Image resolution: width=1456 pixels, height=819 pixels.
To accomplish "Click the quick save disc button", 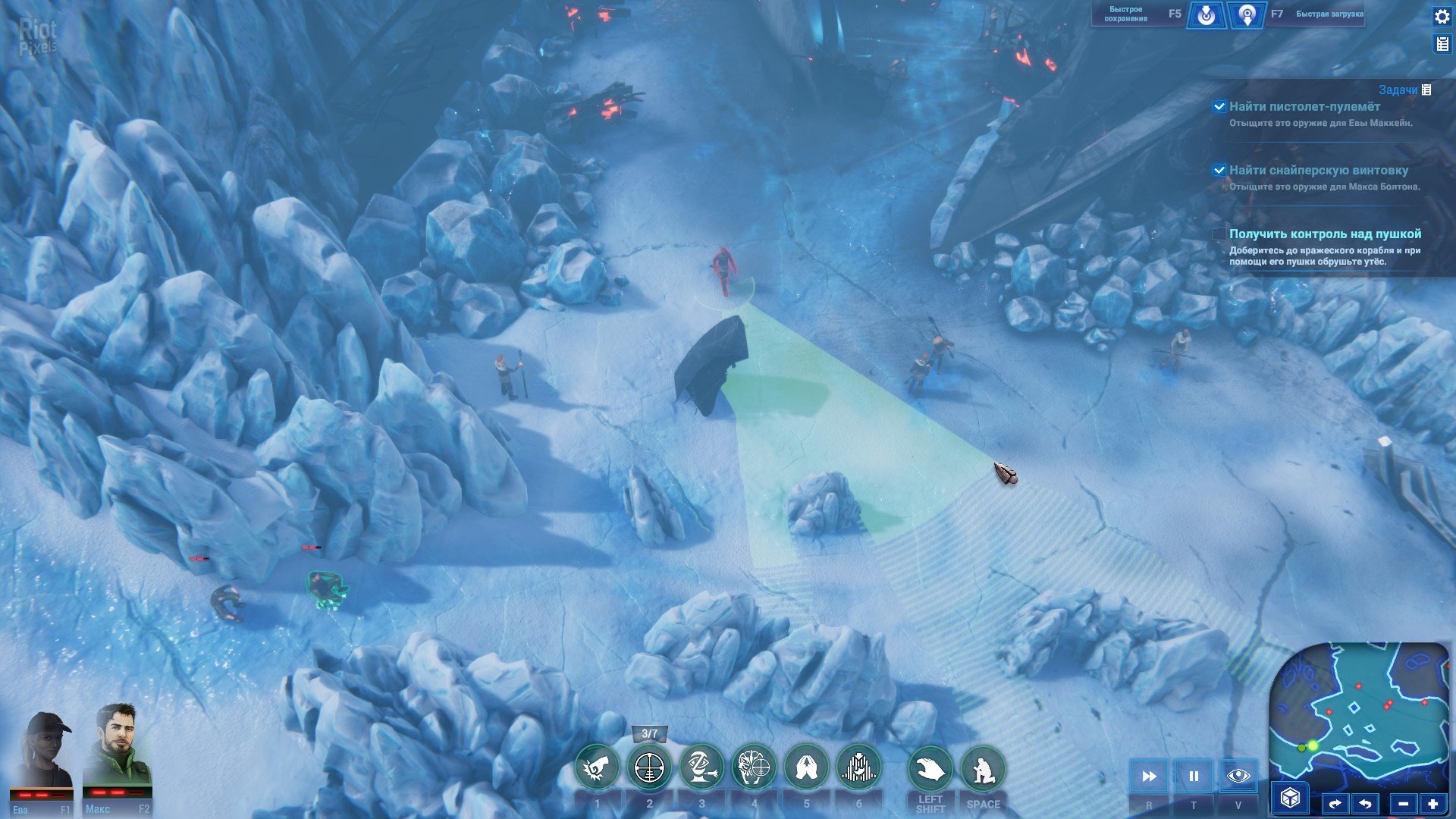I will click(x=1206, y=14).
